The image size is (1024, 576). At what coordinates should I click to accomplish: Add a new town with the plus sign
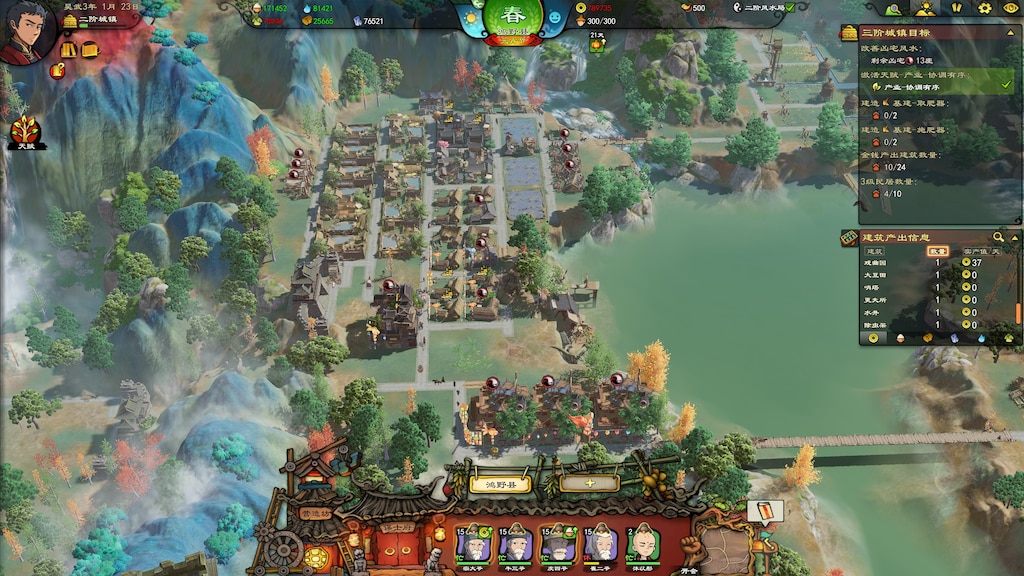click(589, 484)
